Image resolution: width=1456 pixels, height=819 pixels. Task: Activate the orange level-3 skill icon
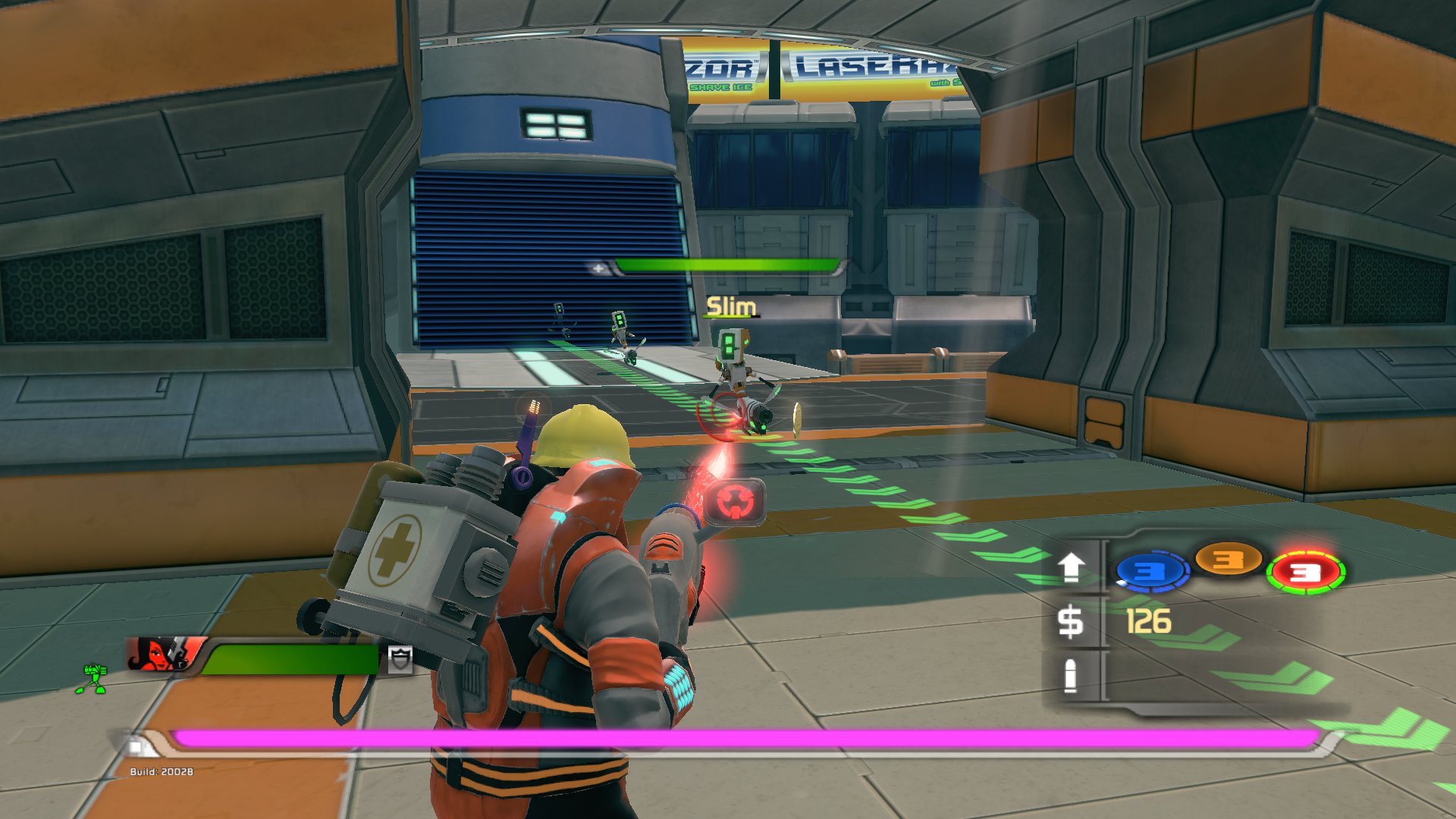tap(1228, 560)
